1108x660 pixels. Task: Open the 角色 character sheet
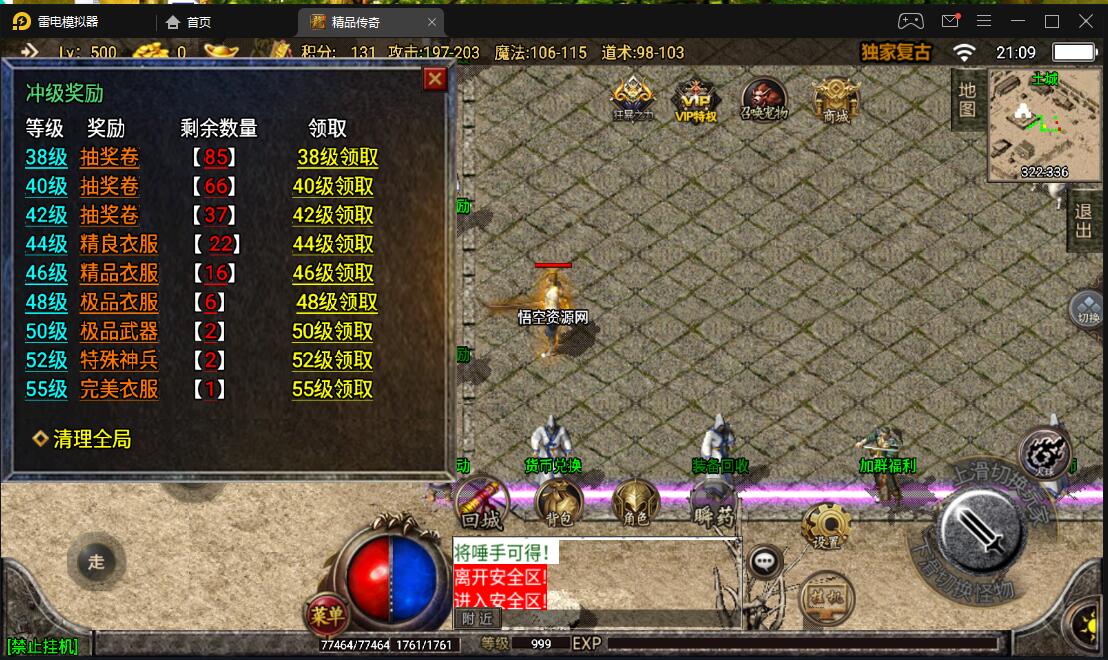(636, 502)
